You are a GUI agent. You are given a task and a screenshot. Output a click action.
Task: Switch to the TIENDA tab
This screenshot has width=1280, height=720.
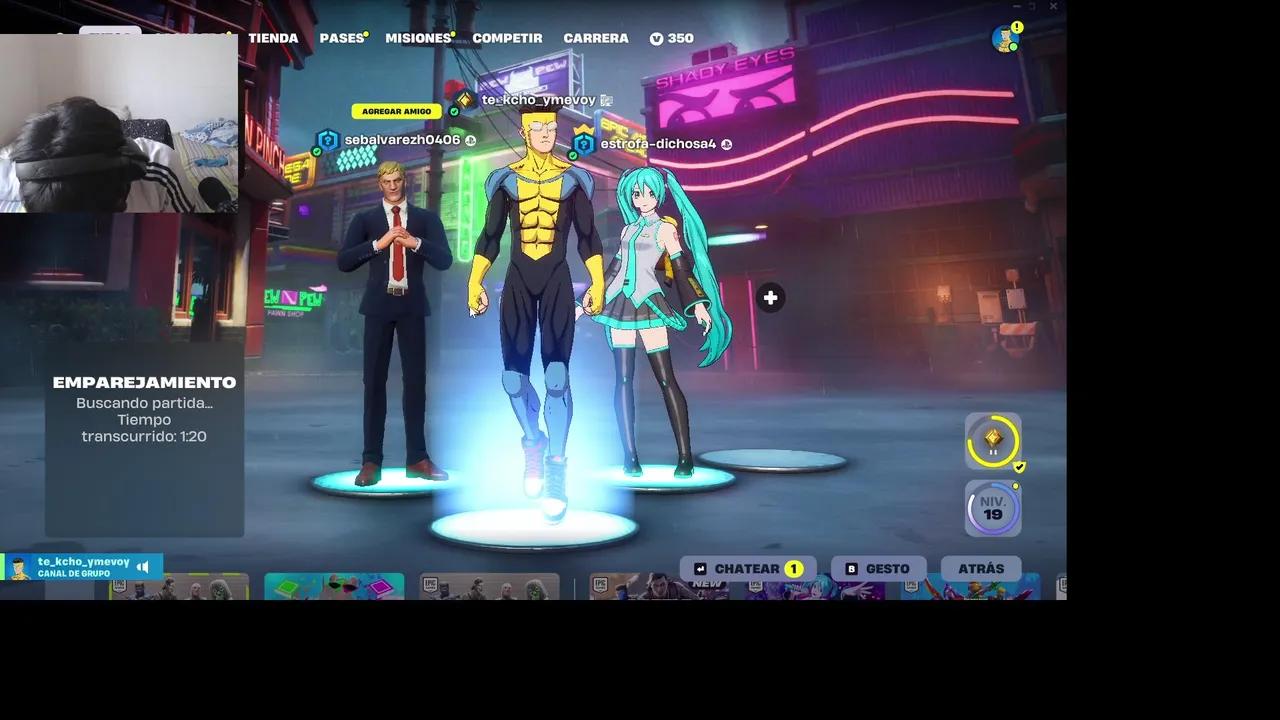[x=273, y=38]
